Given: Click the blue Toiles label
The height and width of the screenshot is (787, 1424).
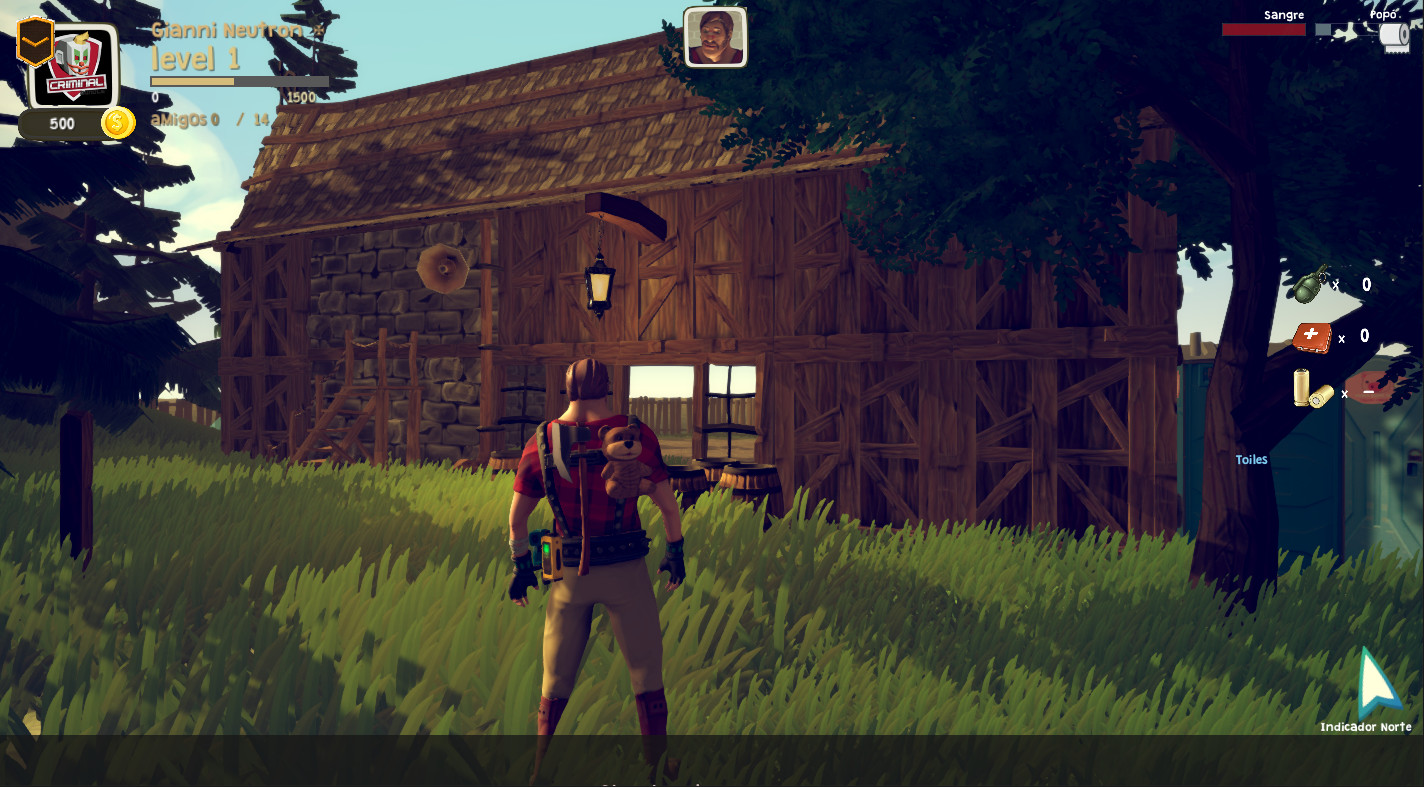Looking at the screenshot, I should pos(1251,459).
